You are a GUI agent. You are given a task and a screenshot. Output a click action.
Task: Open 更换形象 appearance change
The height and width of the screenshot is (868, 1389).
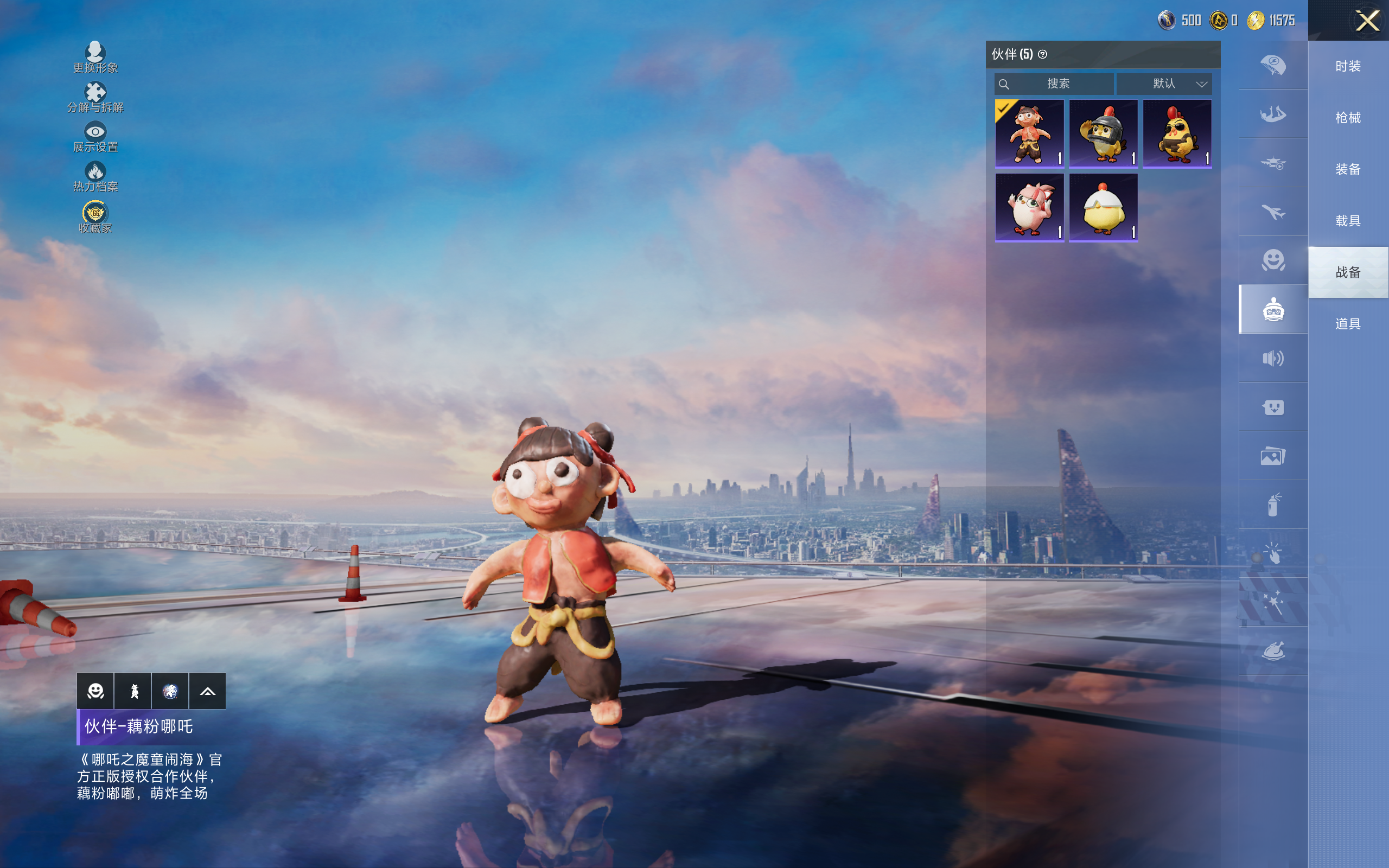pyautogui.click(x=95, y=58)
